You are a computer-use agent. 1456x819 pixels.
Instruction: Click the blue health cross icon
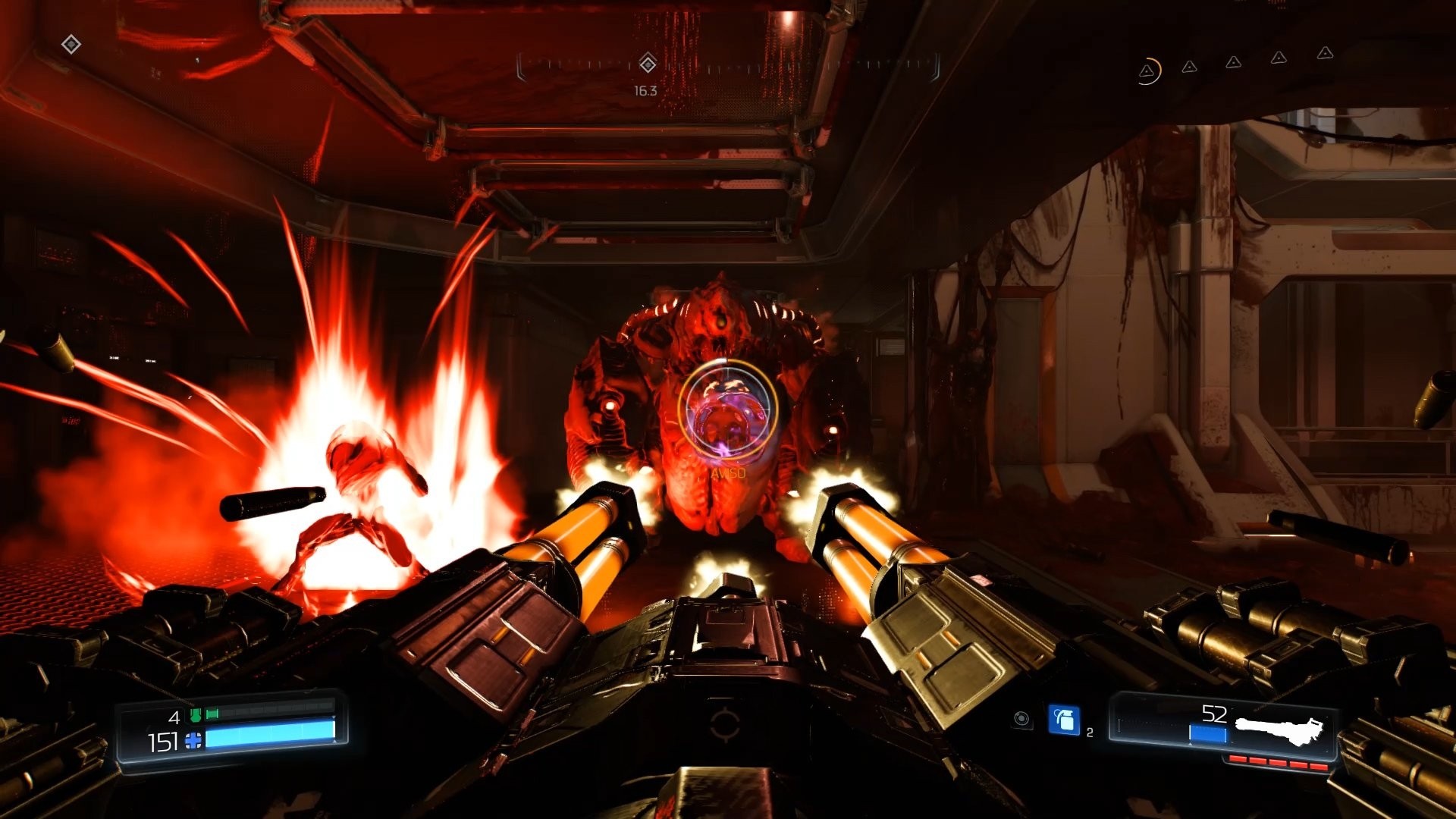193,740
